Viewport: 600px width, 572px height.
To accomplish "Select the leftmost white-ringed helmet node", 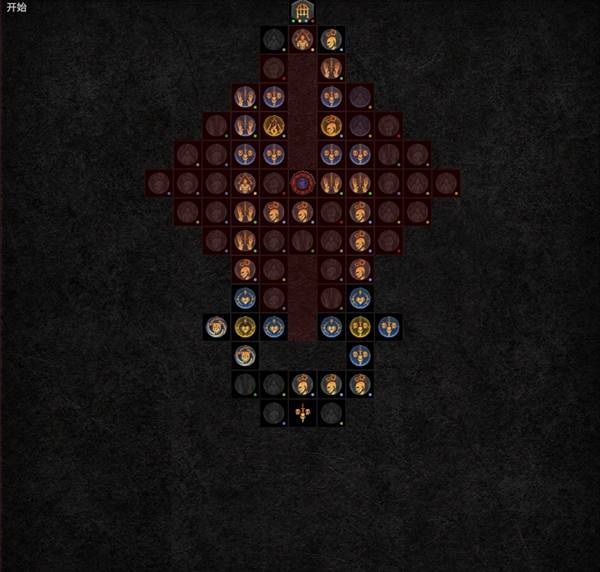I will click(216, 326).
